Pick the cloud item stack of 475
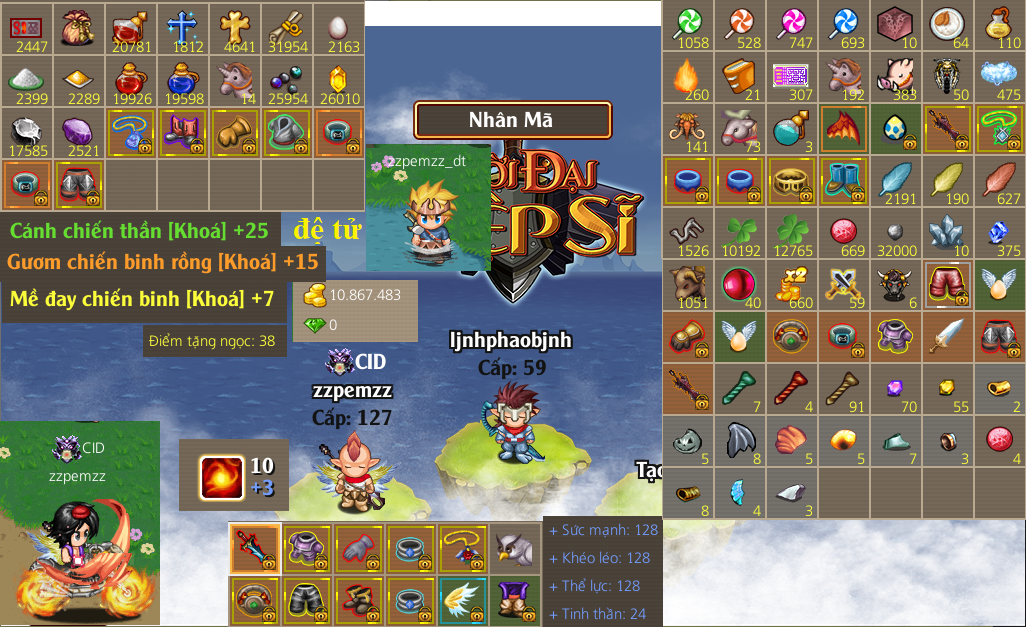 pyautogui.click(x=1000, y=77)
